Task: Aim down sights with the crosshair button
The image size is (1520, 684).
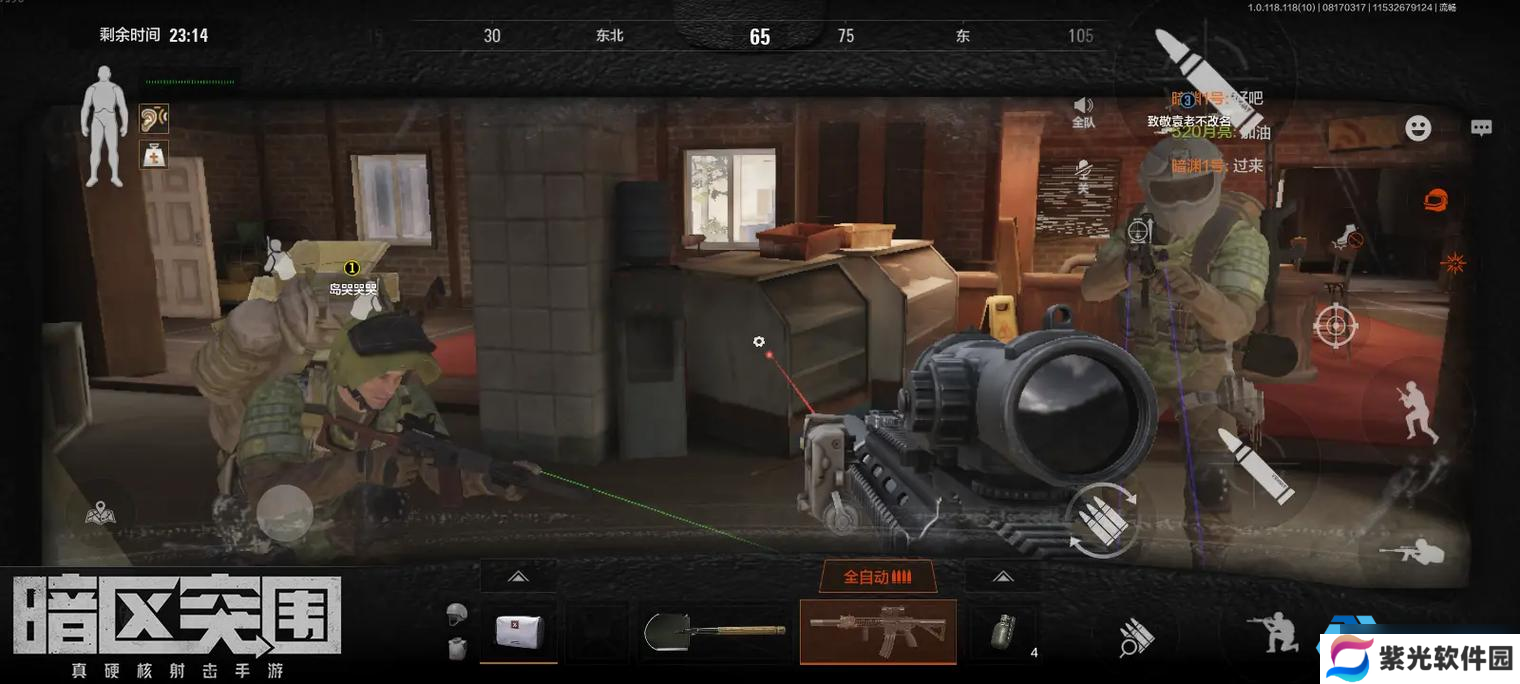Action: coord(1334,325)
